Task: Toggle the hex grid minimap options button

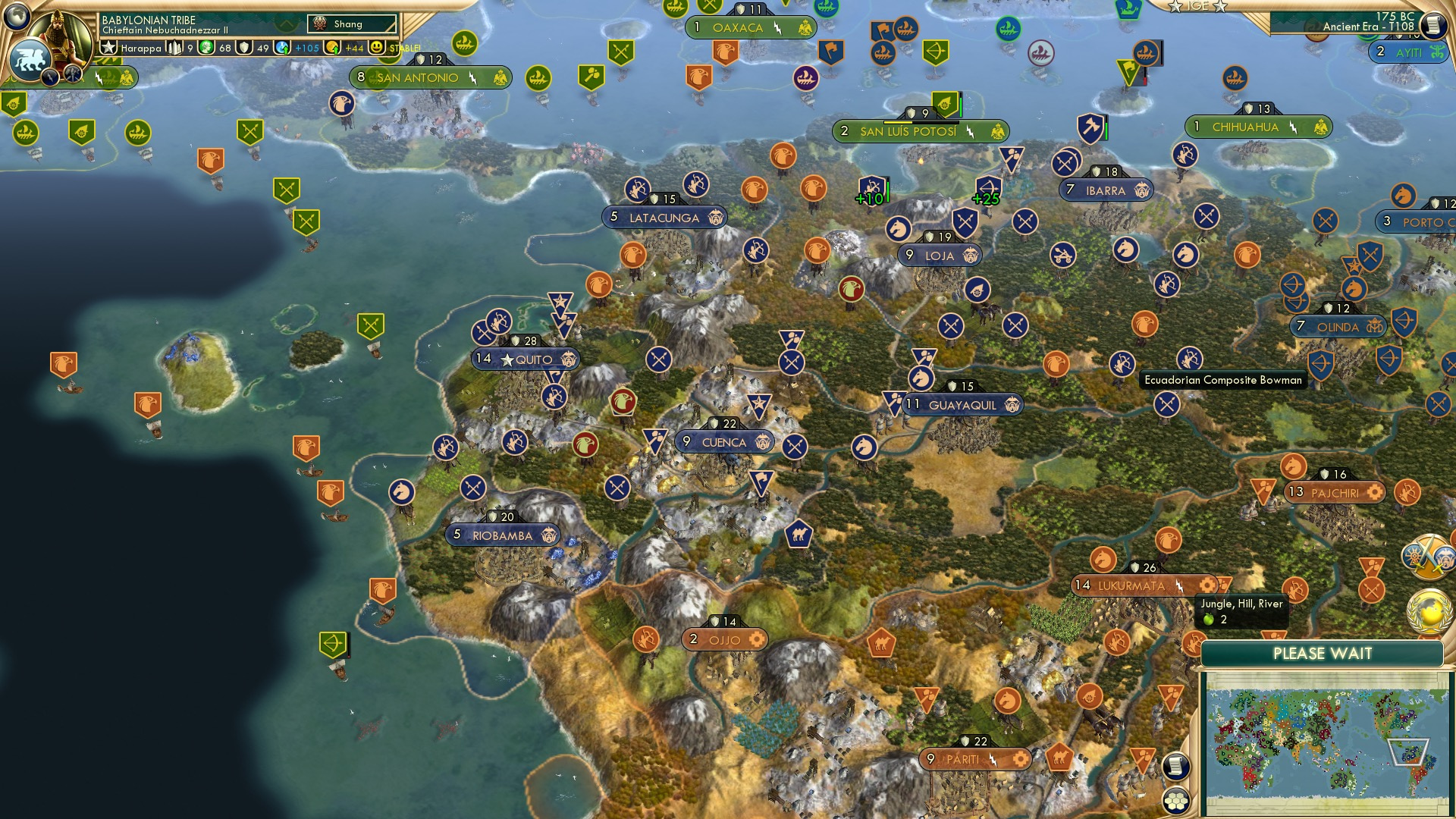Action: (x=1175, y=800)
